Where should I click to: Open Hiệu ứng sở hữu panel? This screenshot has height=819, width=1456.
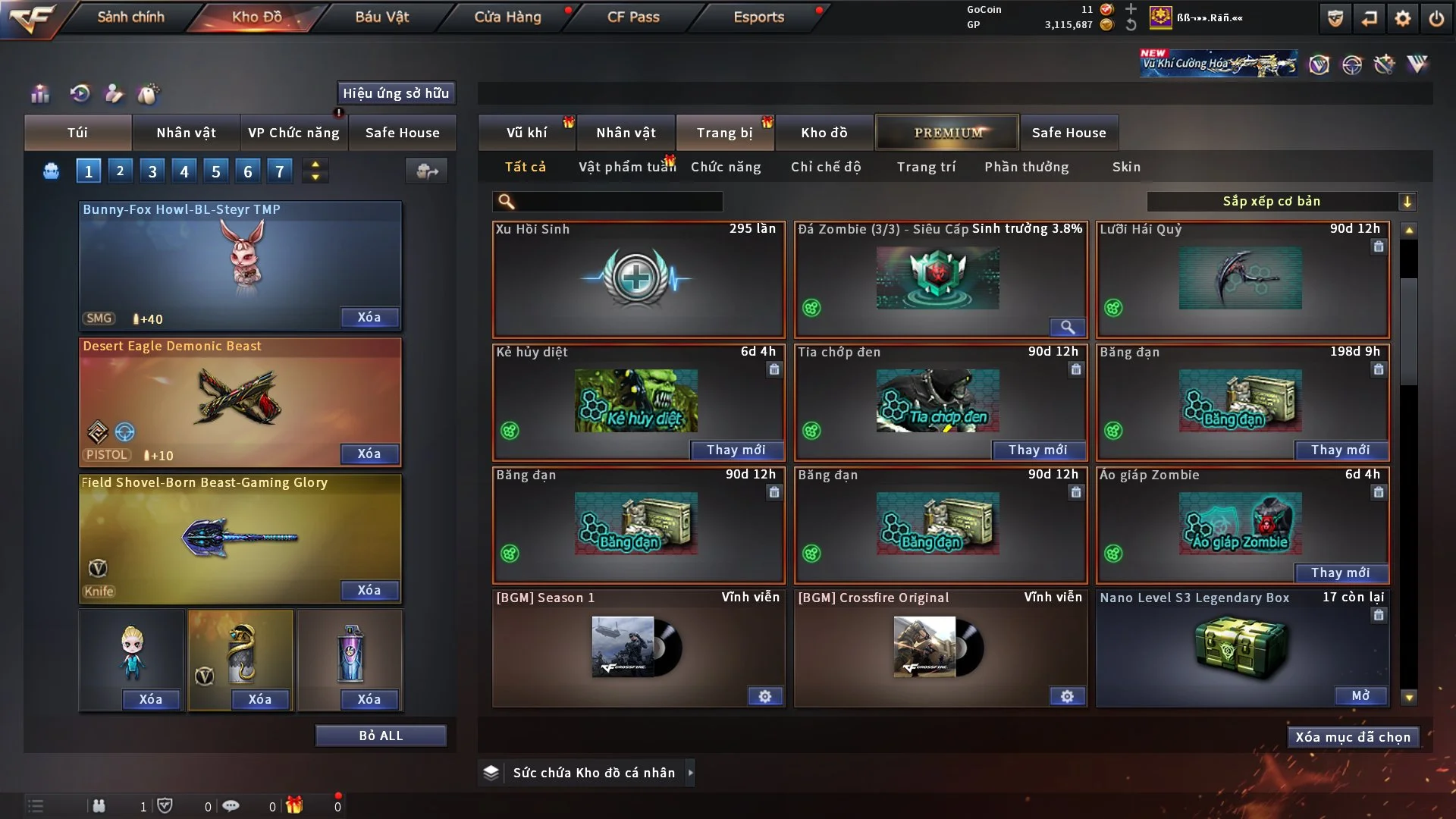click(x=396, y=93)
